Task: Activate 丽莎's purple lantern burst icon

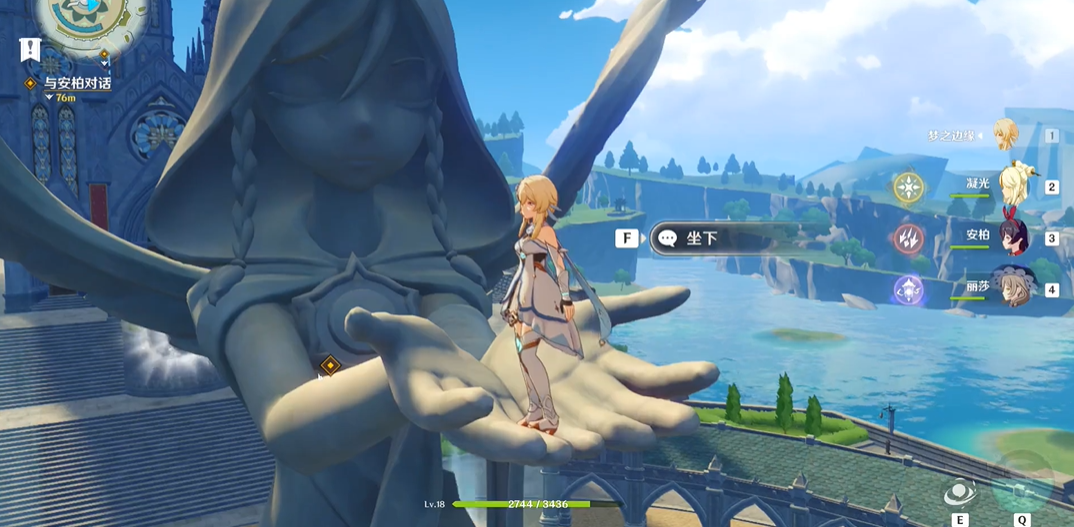Action: pyautogui.click(x=908, y=290)
